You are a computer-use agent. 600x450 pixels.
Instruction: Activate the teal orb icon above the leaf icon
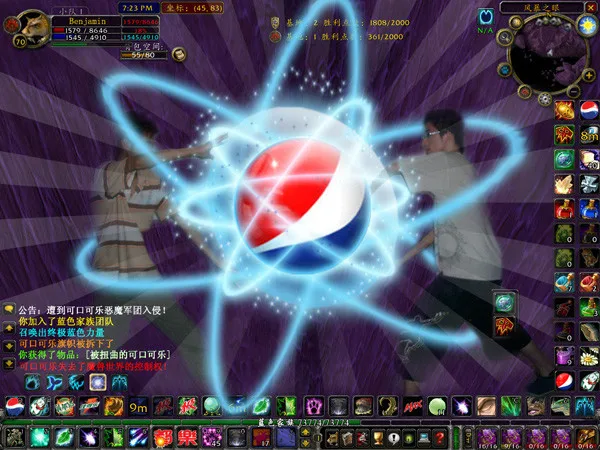pos(505,301)
